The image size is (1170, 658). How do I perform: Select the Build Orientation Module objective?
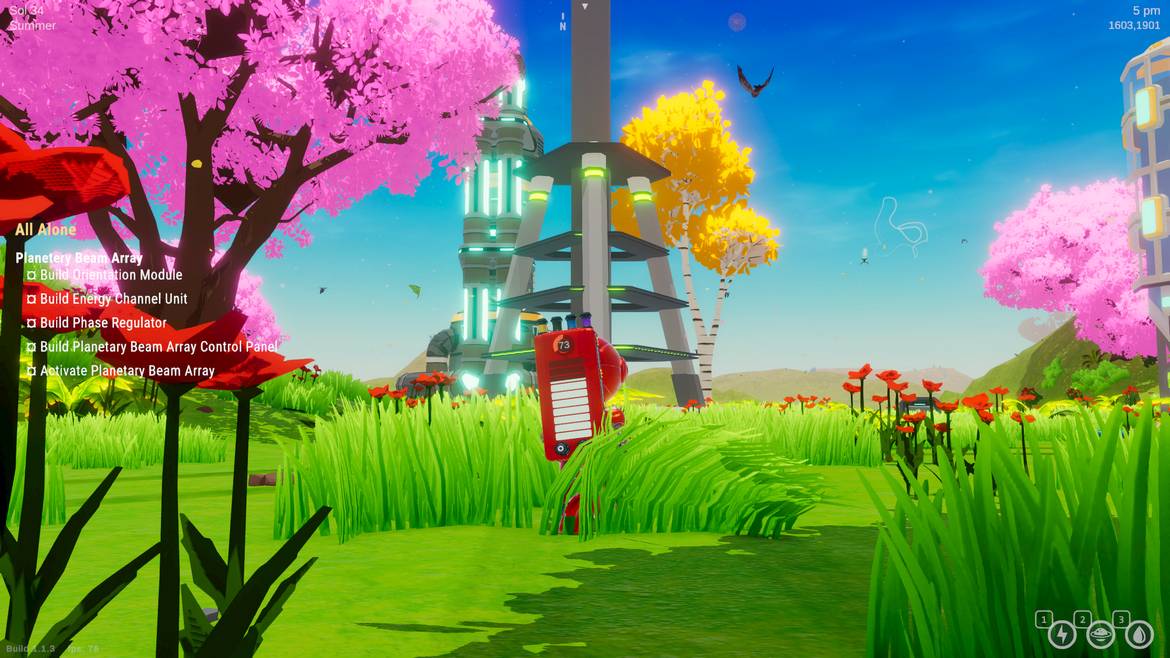pyautogui.click(x=110, y=275)
